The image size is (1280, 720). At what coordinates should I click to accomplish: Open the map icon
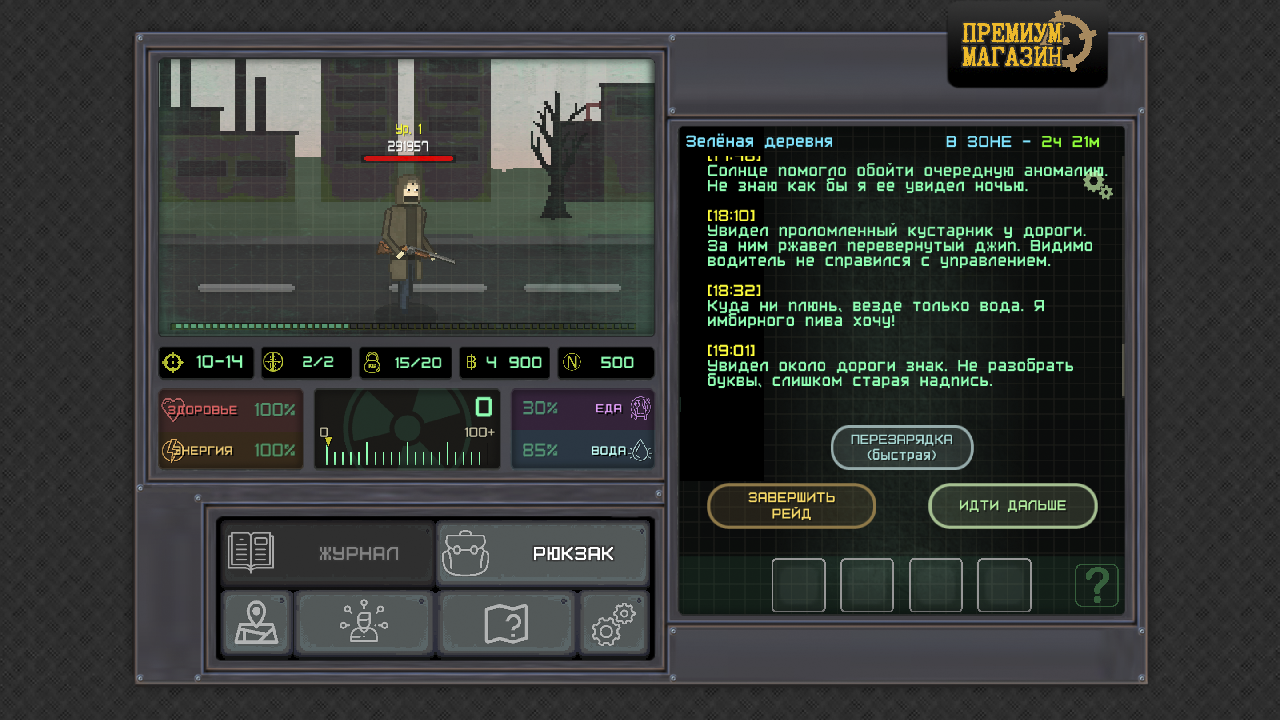point(256,622)
